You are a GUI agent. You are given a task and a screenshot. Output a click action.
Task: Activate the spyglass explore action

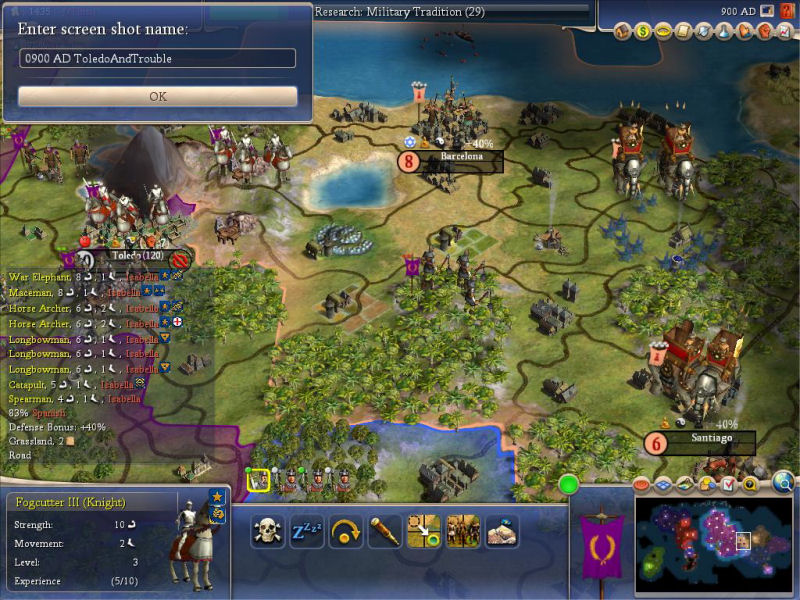coord(384,531)
